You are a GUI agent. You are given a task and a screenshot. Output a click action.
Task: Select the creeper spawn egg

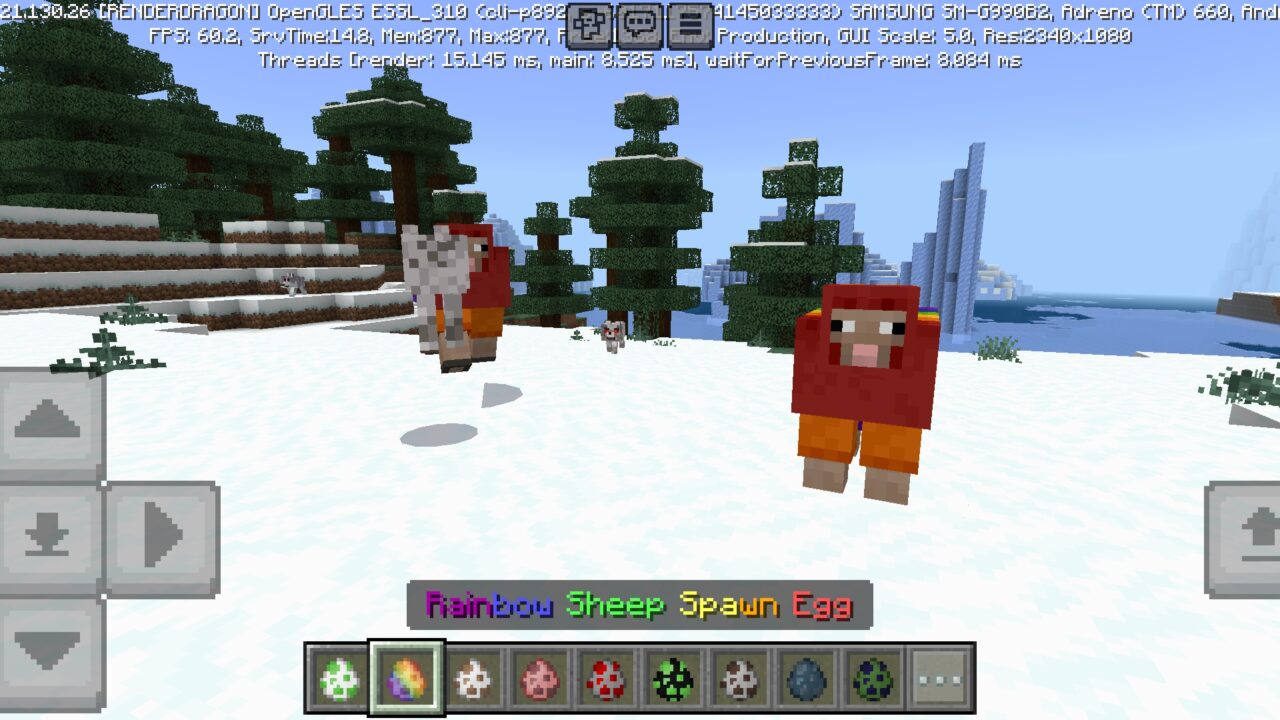coord(672,677)
